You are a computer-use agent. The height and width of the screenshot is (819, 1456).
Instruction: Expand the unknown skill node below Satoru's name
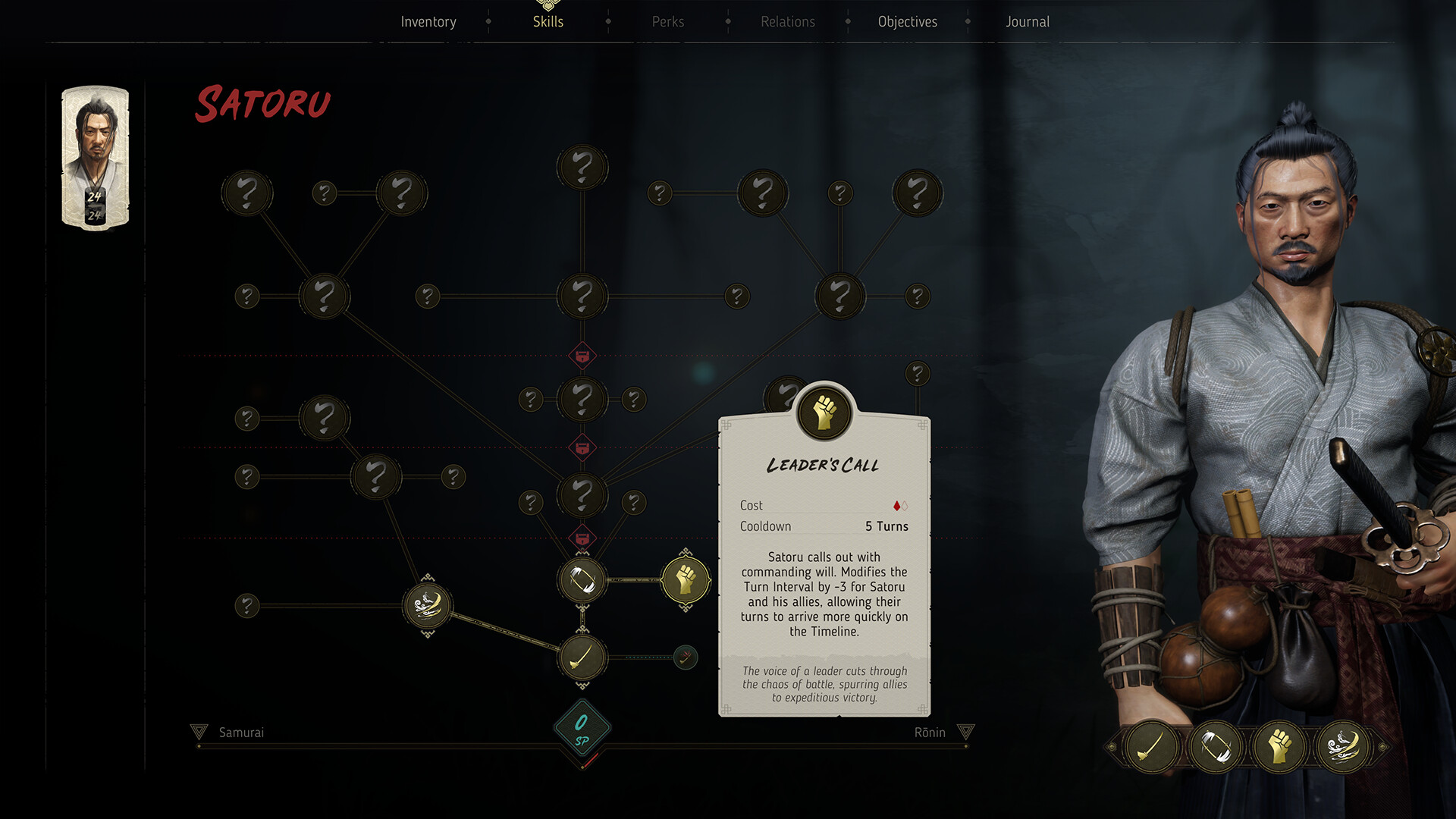tap(247, 193)
